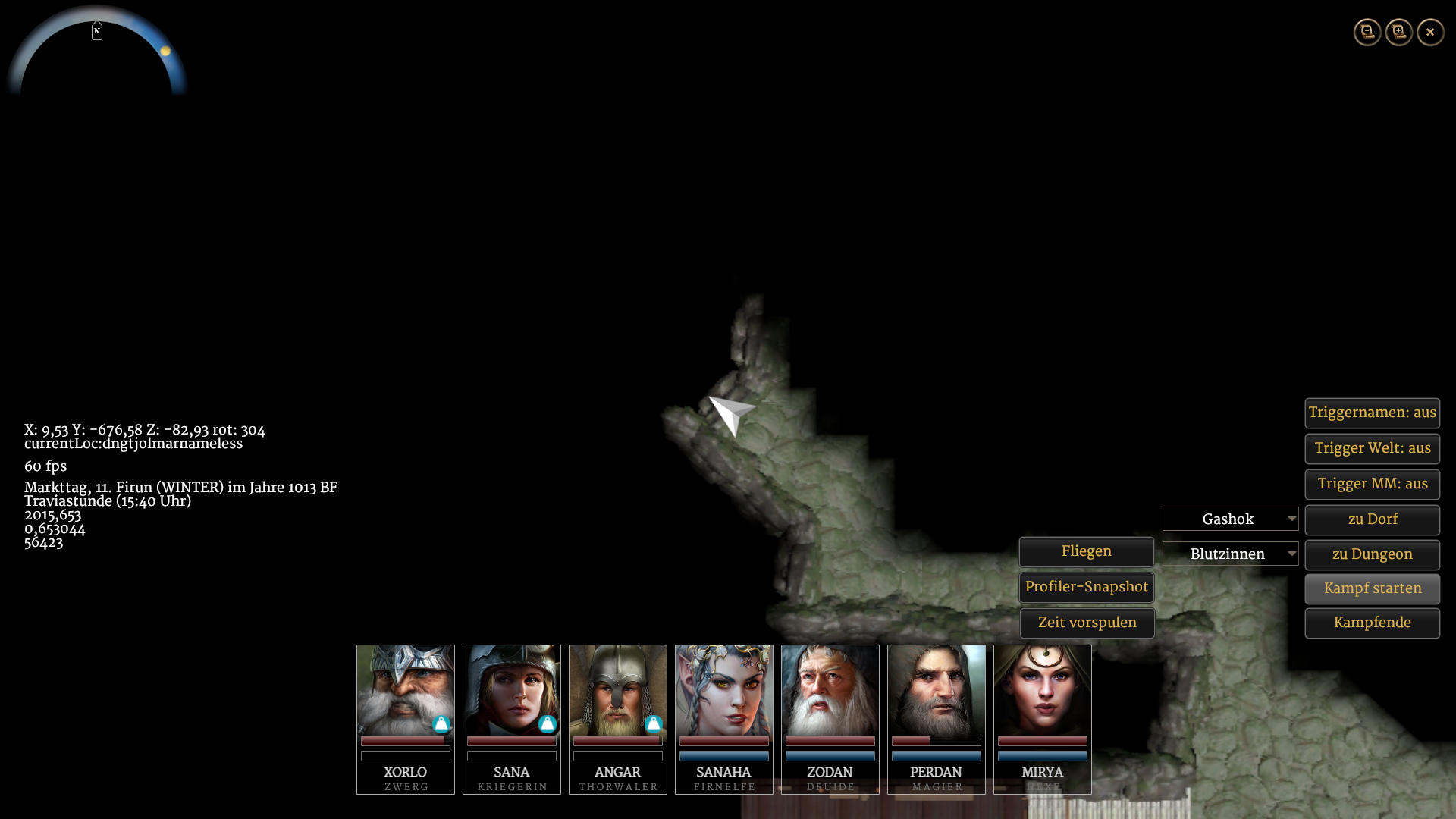Toggle the Triggernamen switch
Image resolution: width=1456 pixels, height=819 pixels.
click(x=1372, y=413)
